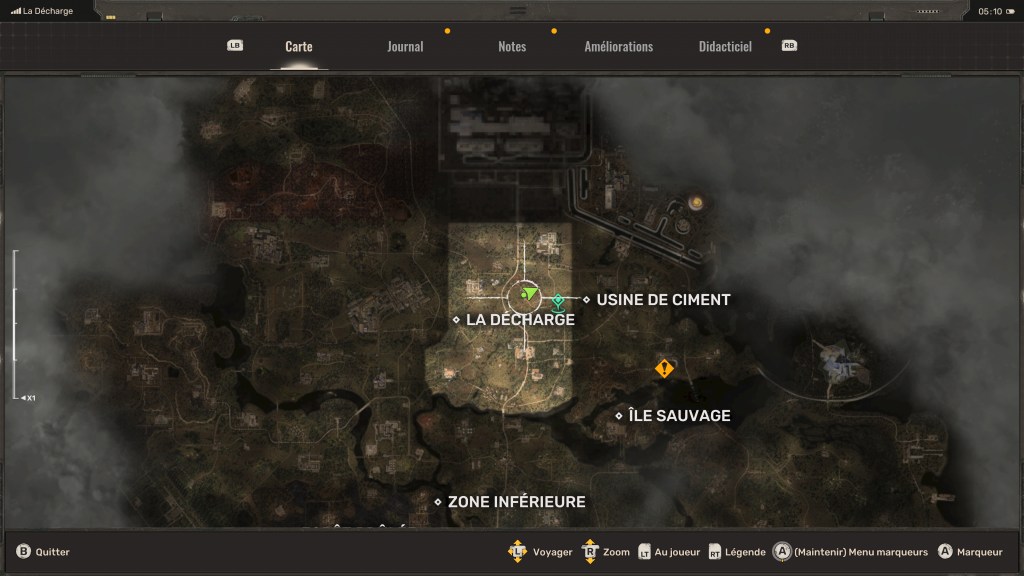The image size is (1024, 576).
Task: Open the Améliorations tab
Action: 618,47
